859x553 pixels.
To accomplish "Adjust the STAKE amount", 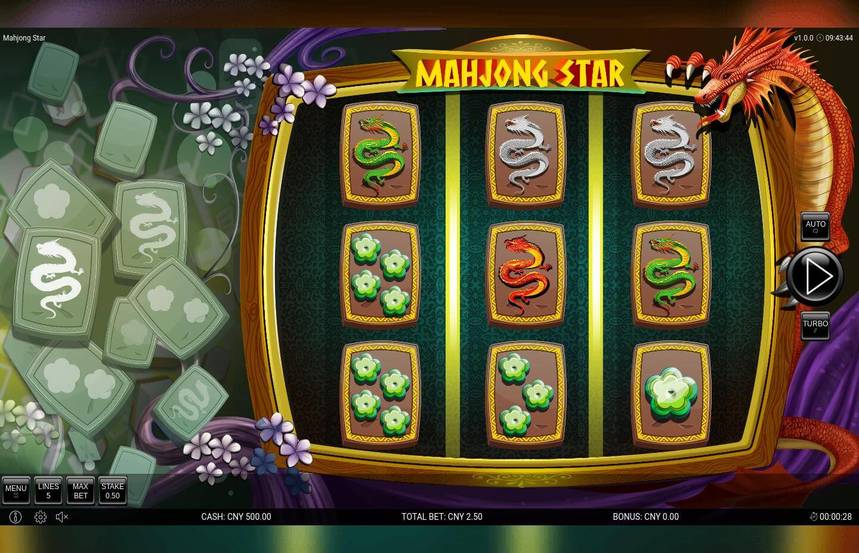I will pos(112,490).
